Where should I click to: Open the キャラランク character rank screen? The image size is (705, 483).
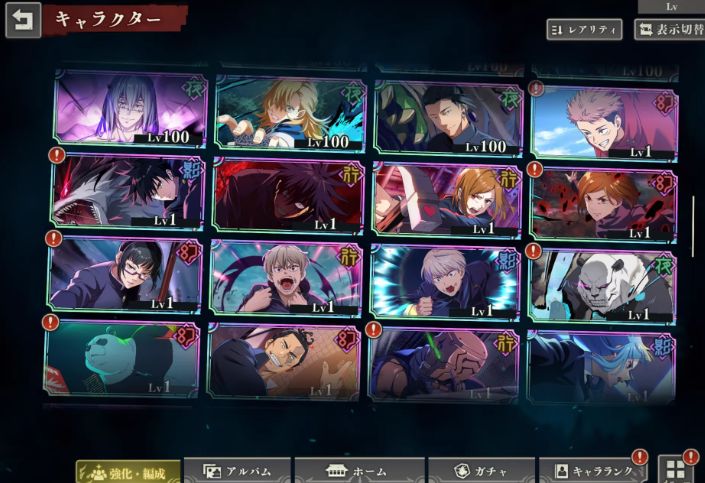pos(592,472)
